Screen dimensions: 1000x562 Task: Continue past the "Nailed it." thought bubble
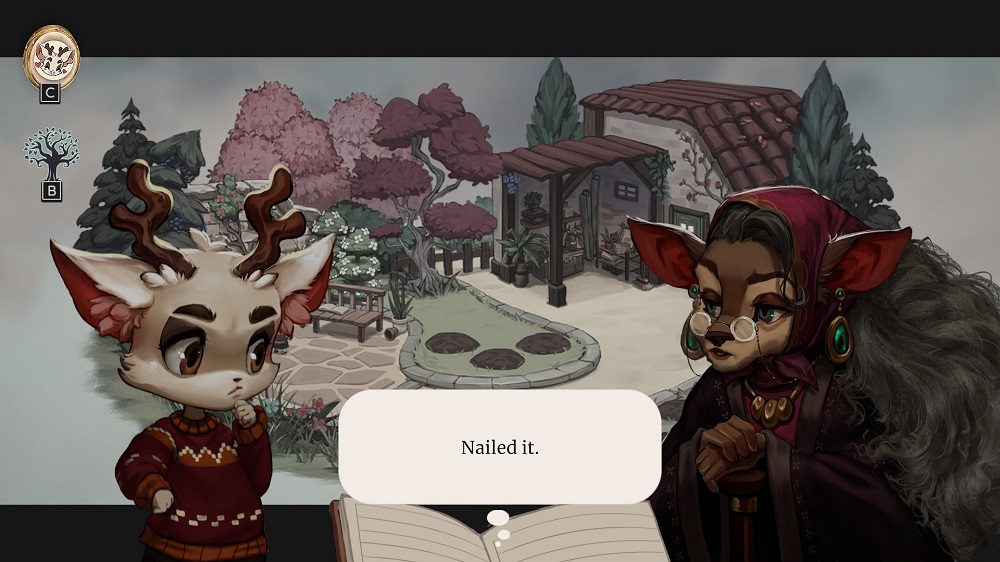click(499, 447)
